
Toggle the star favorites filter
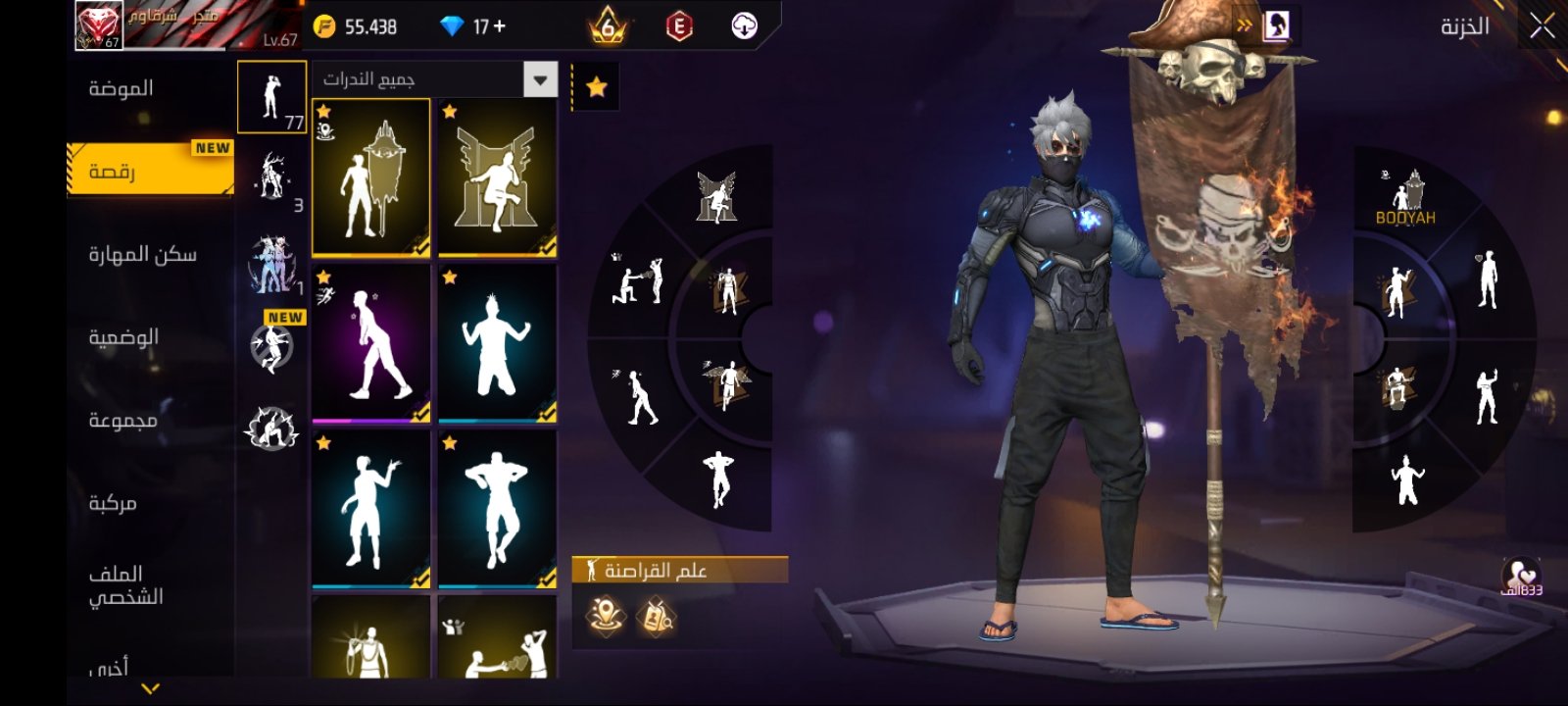click(x=596, y=88)
